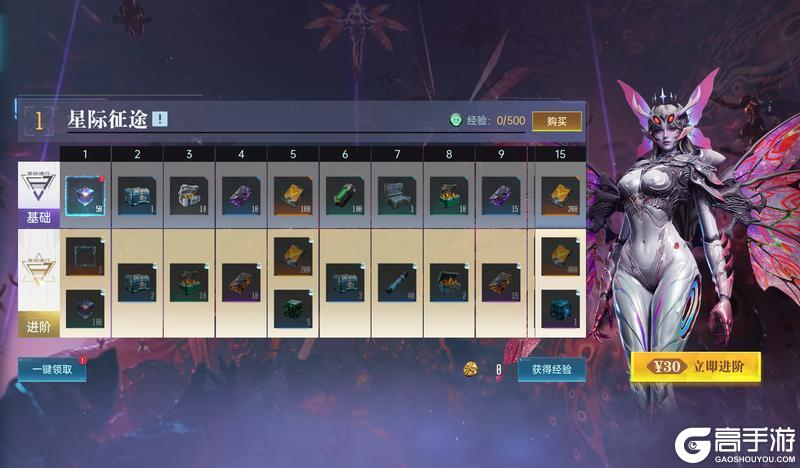
Task: Select the level 2 basic chest reward
Action: 136,194
